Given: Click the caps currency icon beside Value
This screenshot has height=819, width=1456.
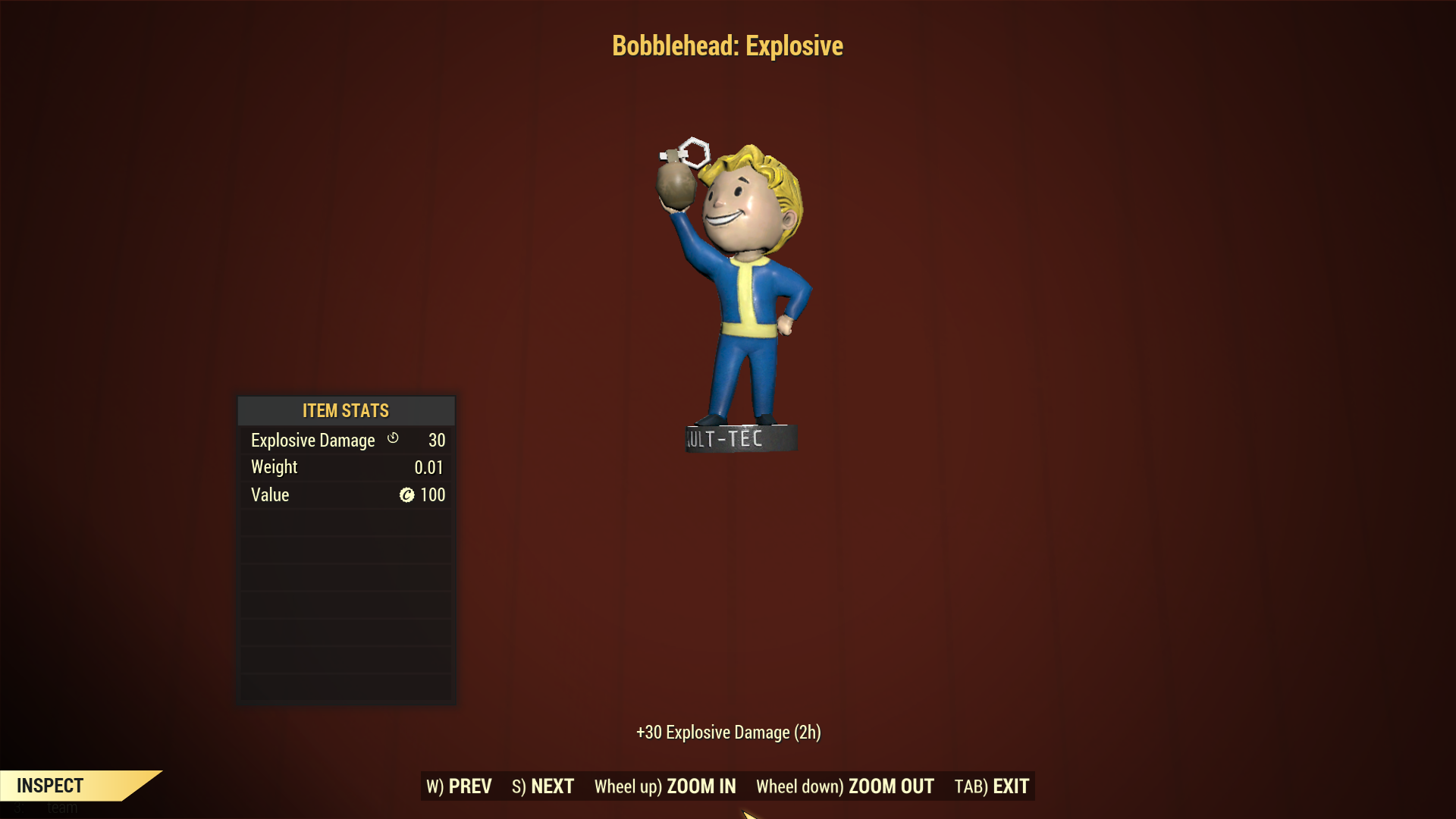Looking at the screenshot, I should coord(406,494).
